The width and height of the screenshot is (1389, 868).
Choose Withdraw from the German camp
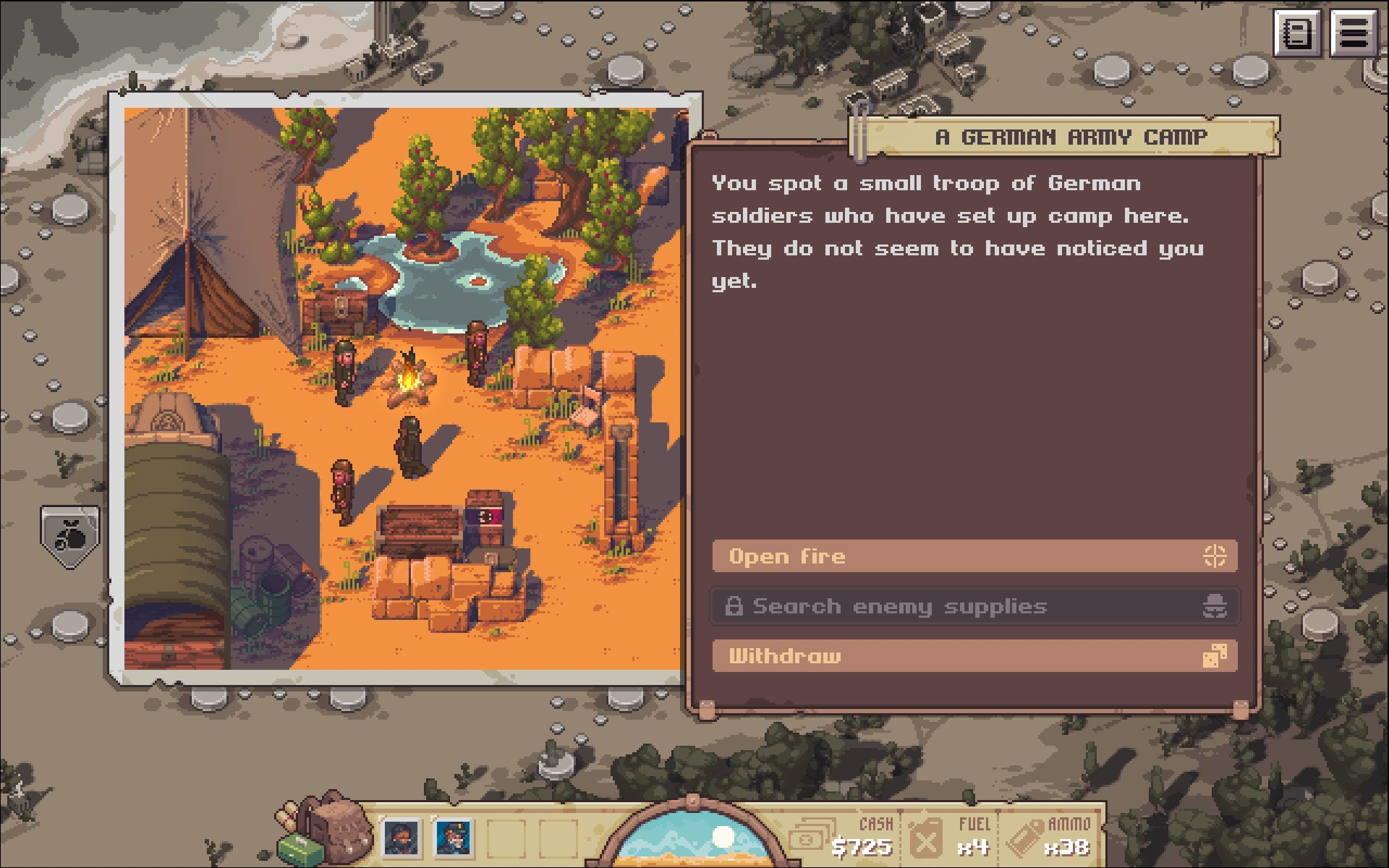pos(974,656)
